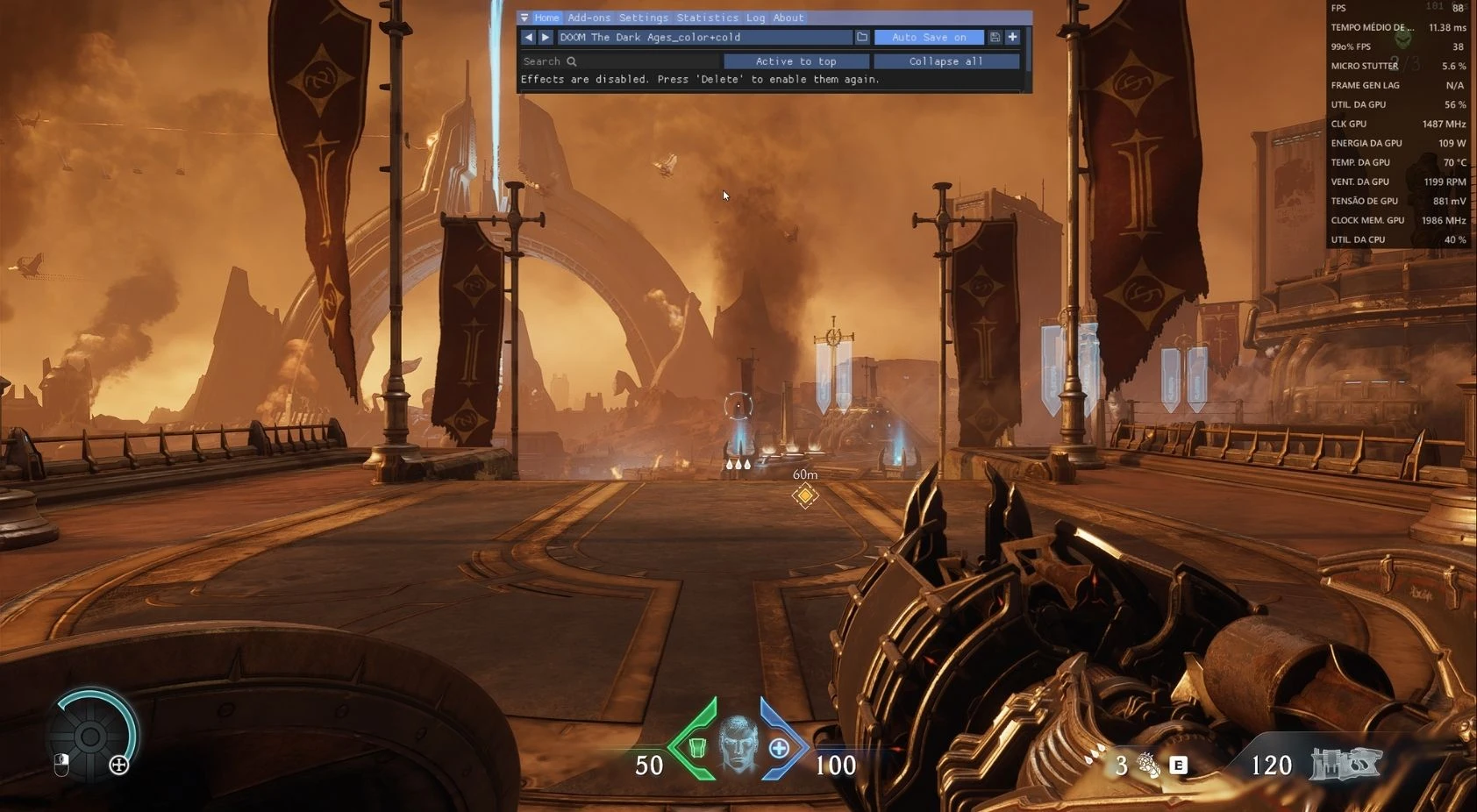Toggle the Auto Save on button
Viewport: 1477px width, 812px height.
(x=928, y=37)
